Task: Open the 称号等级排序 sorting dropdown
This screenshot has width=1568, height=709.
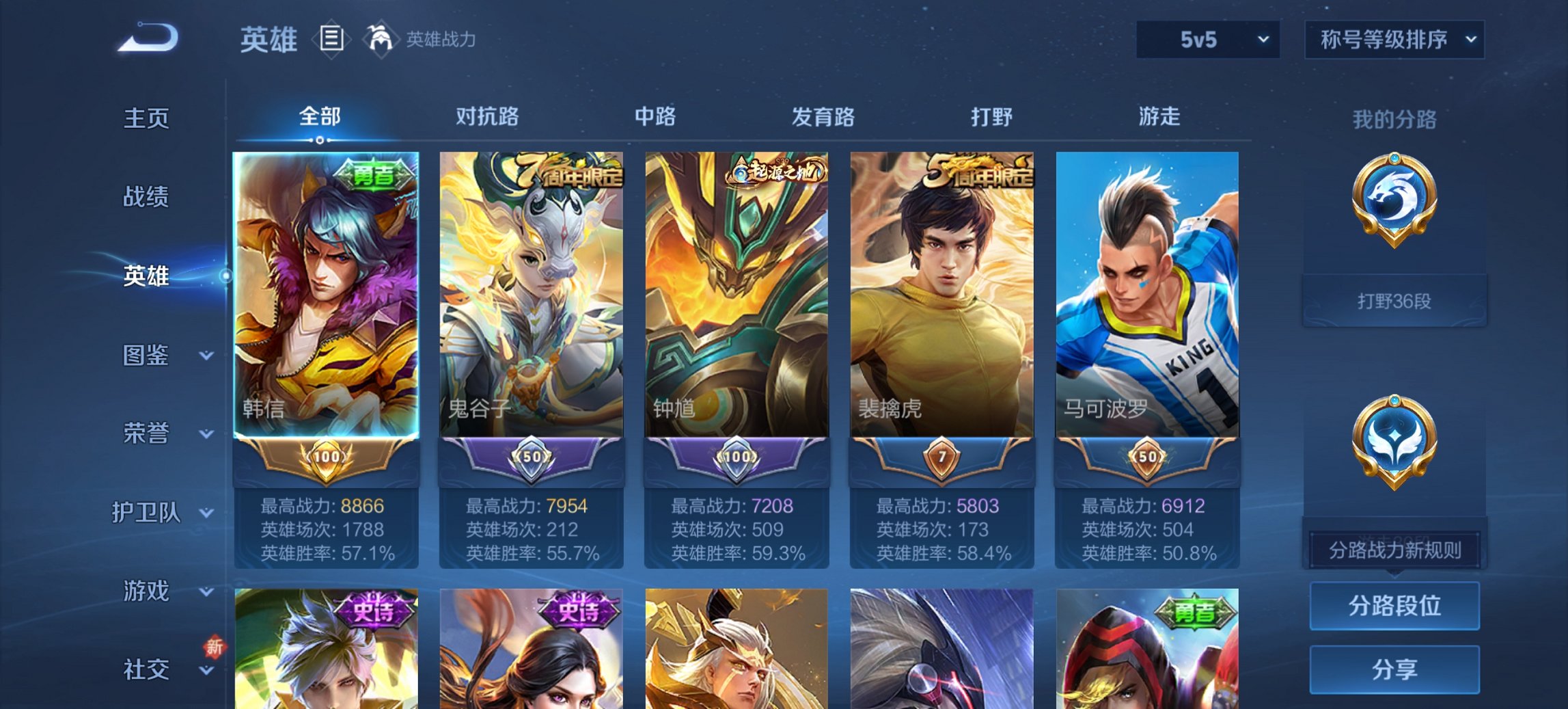Action: [1394, 40]
